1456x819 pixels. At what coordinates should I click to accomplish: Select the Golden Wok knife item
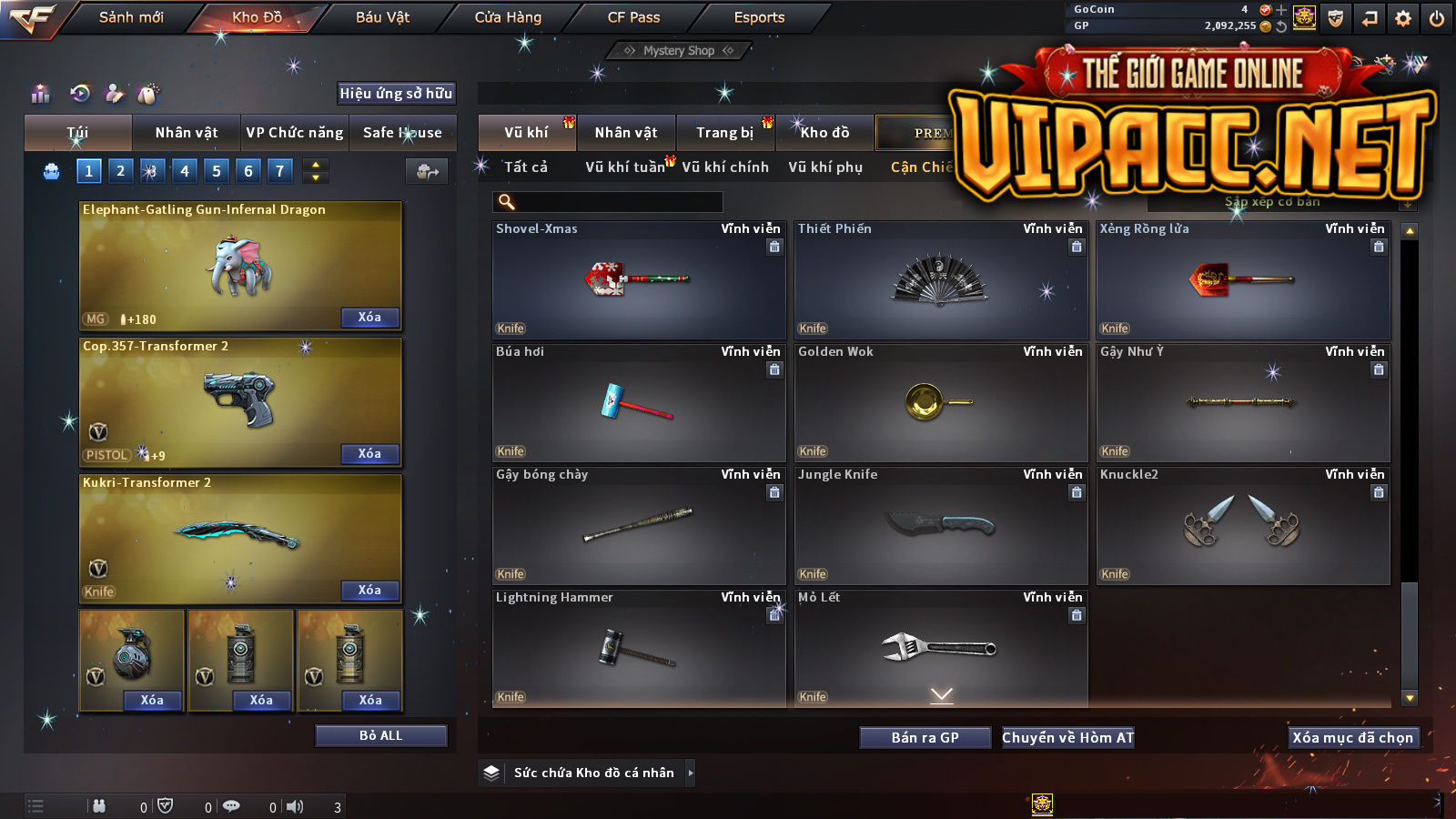point(941,402)
